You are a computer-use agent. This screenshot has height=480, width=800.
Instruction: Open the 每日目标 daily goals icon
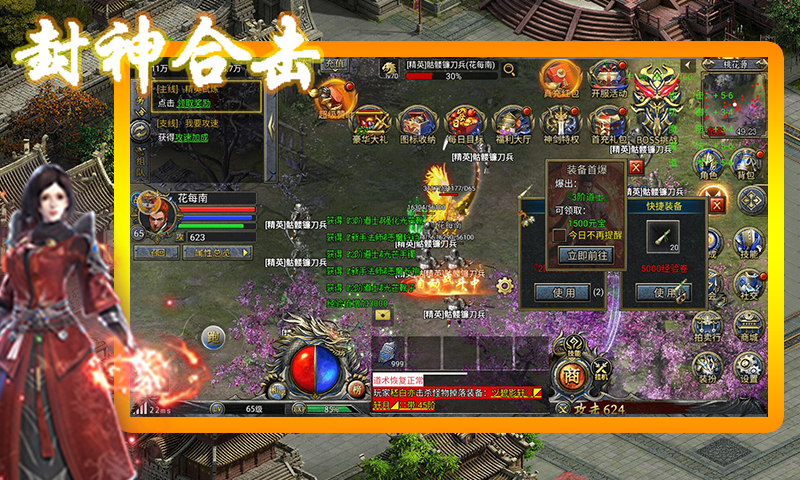tap(463, 124)
